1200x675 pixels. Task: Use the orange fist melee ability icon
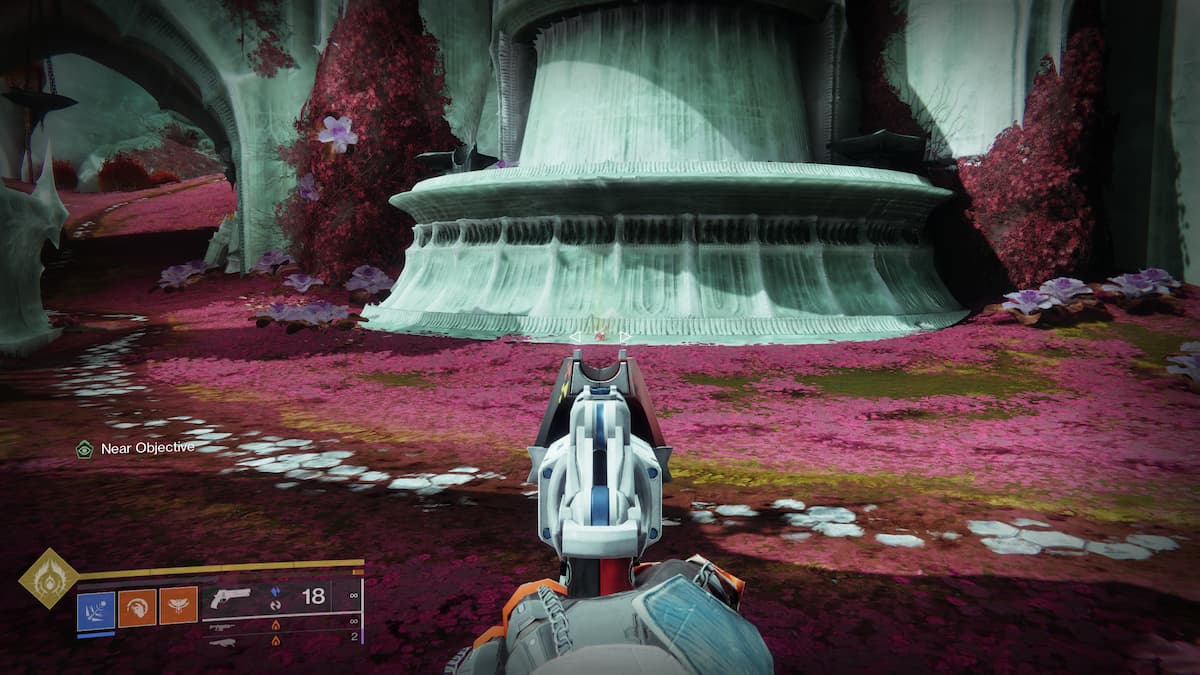click(137, 606)
